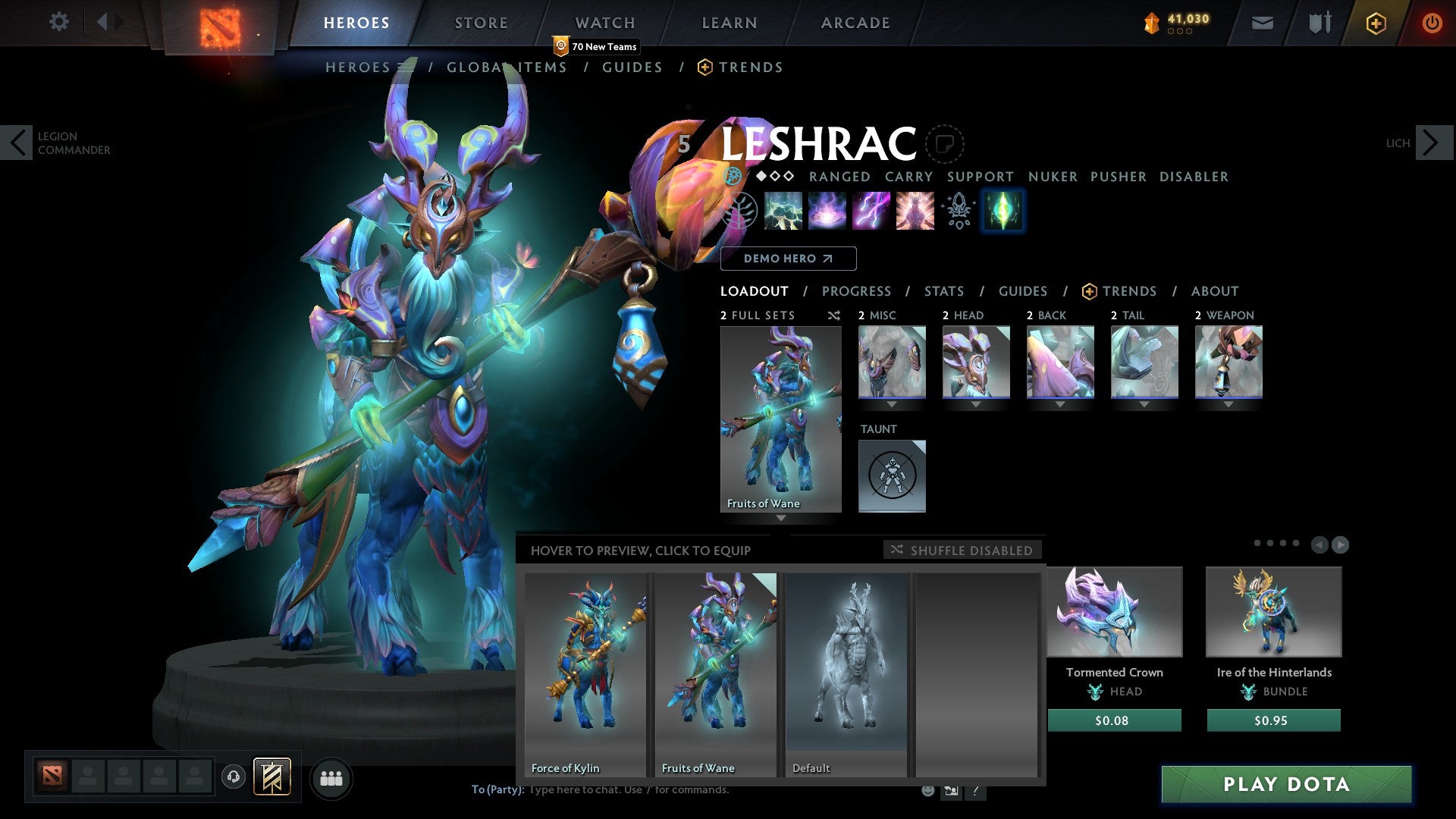Screen dimensions: 1456x819
Task: Click the Dota Plus hexagon icon
Action: [1378, 23]
